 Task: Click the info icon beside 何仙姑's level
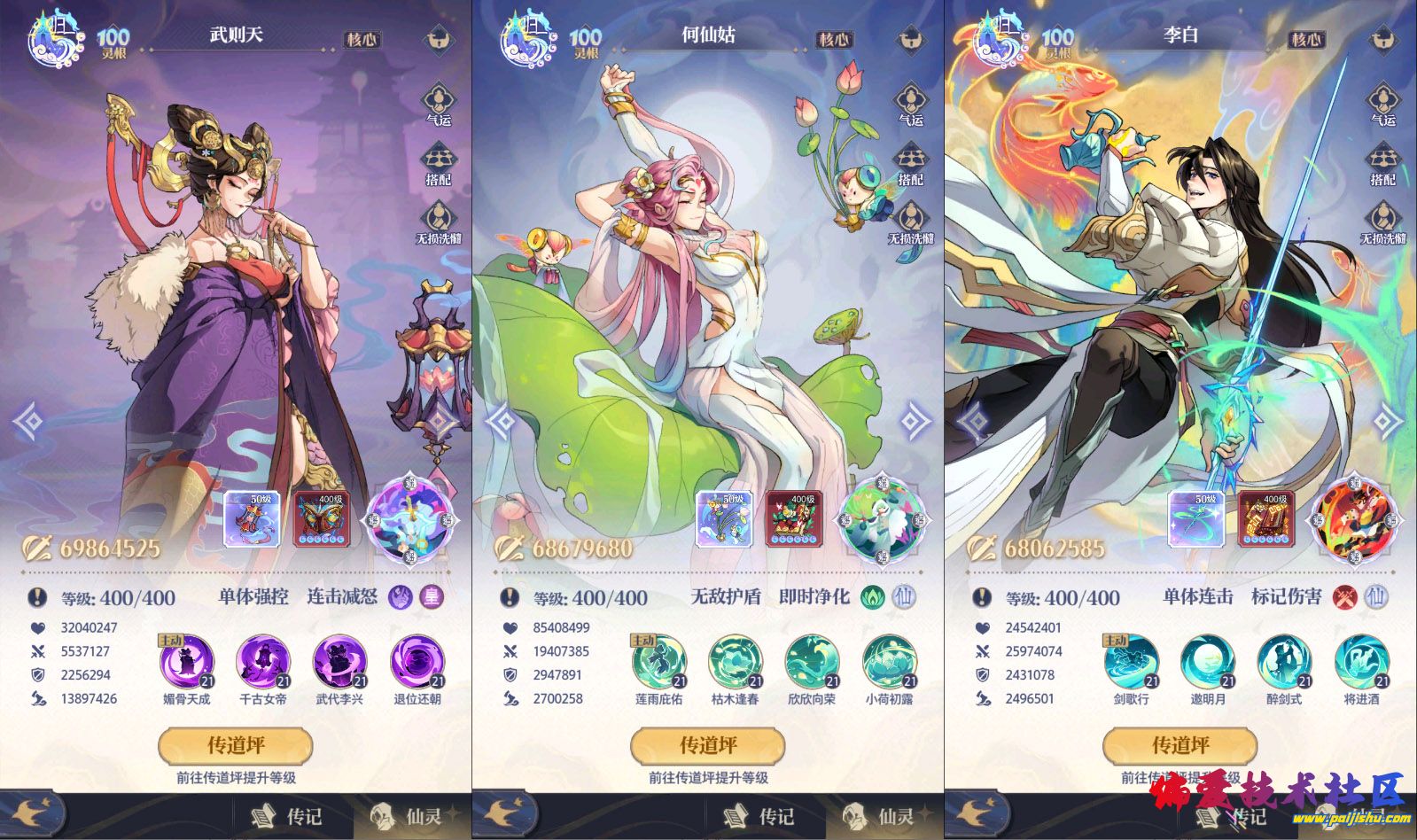point(510,597)
